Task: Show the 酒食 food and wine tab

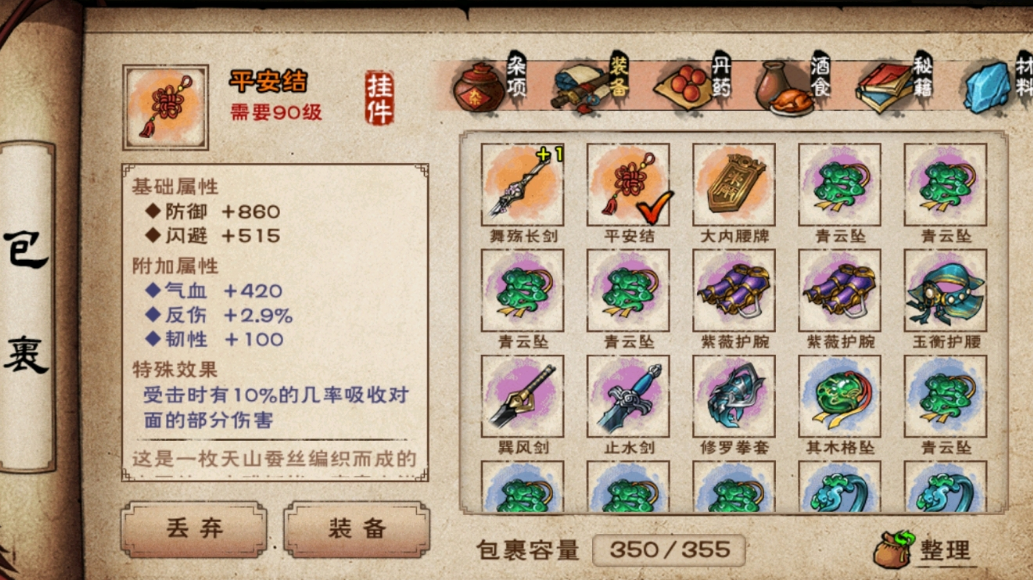Action: pyautogui.click(x=794, y=84)
